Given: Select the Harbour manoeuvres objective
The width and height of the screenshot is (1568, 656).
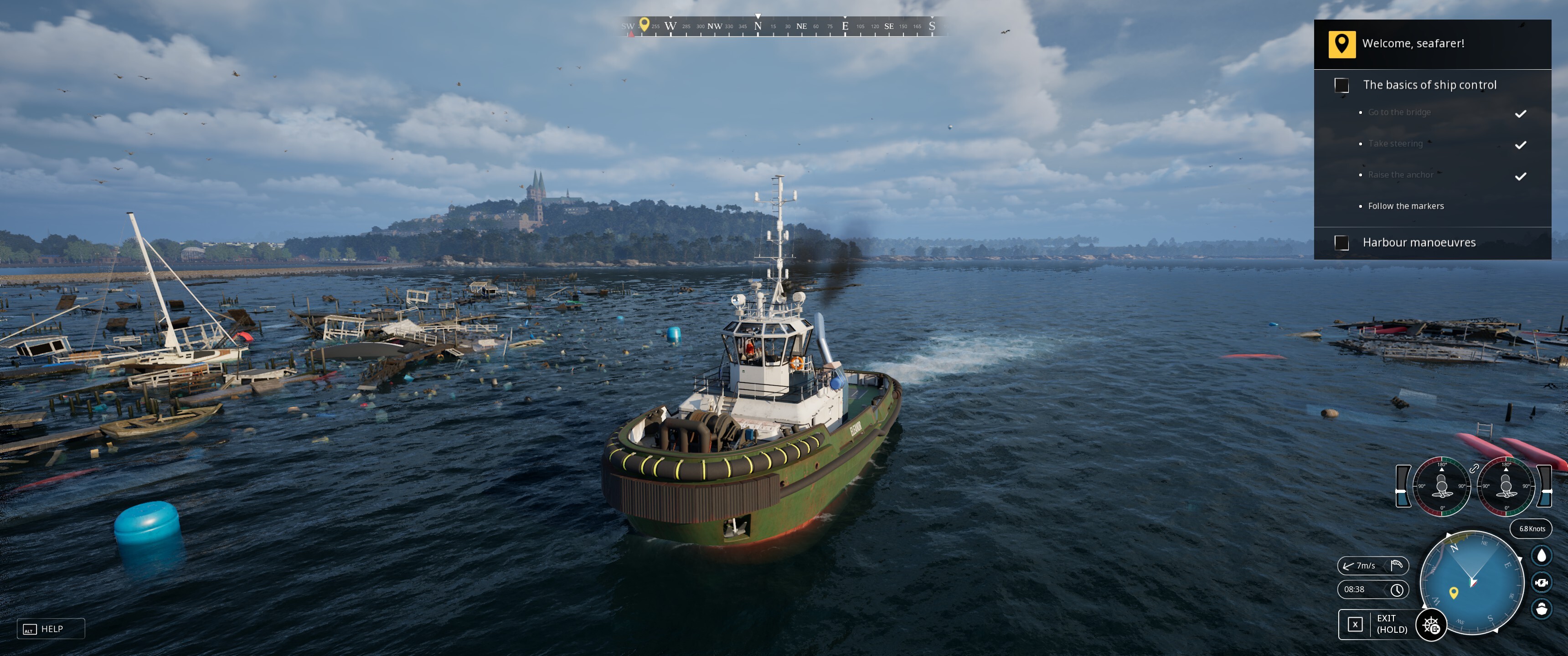Looking at the screenshot, I should [1419, 243].
